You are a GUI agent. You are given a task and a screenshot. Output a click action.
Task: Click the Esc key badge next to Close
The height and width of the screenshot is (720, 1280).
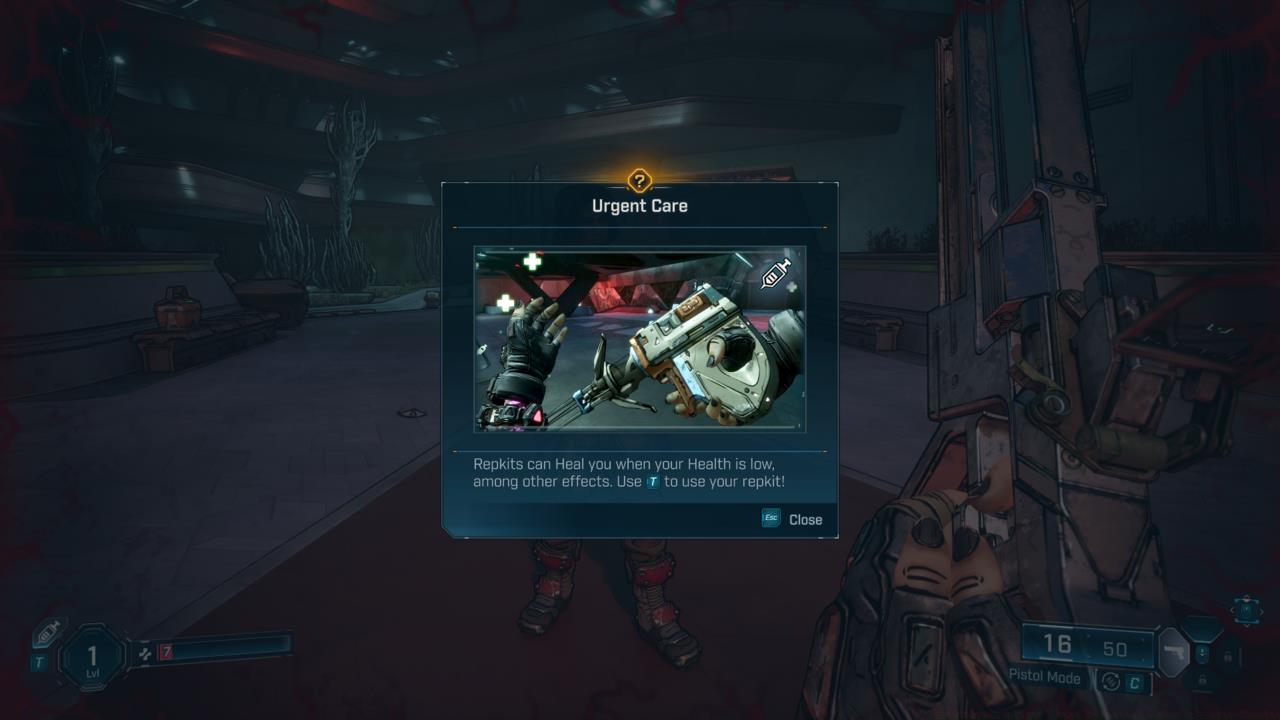[x=770, y=518]
